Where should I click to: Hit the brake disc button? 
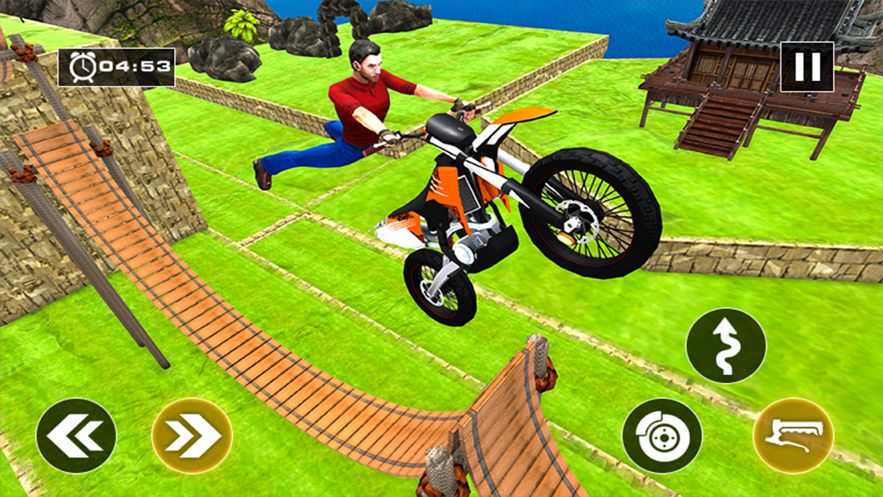pos(662,436)
